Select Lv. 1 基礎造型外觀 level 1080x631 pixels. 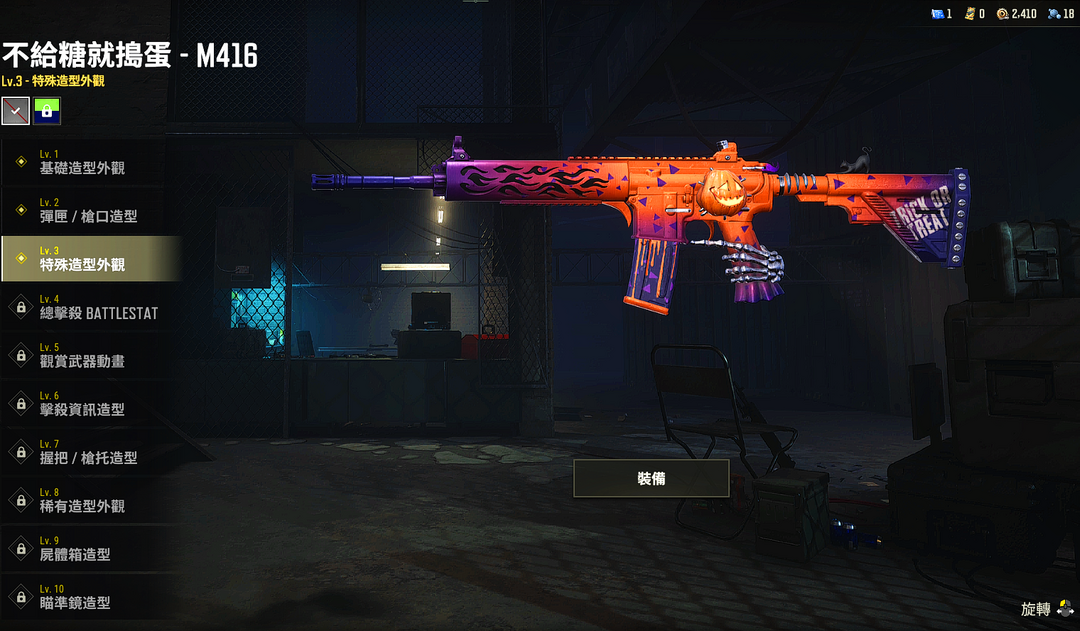pos(90,162)
